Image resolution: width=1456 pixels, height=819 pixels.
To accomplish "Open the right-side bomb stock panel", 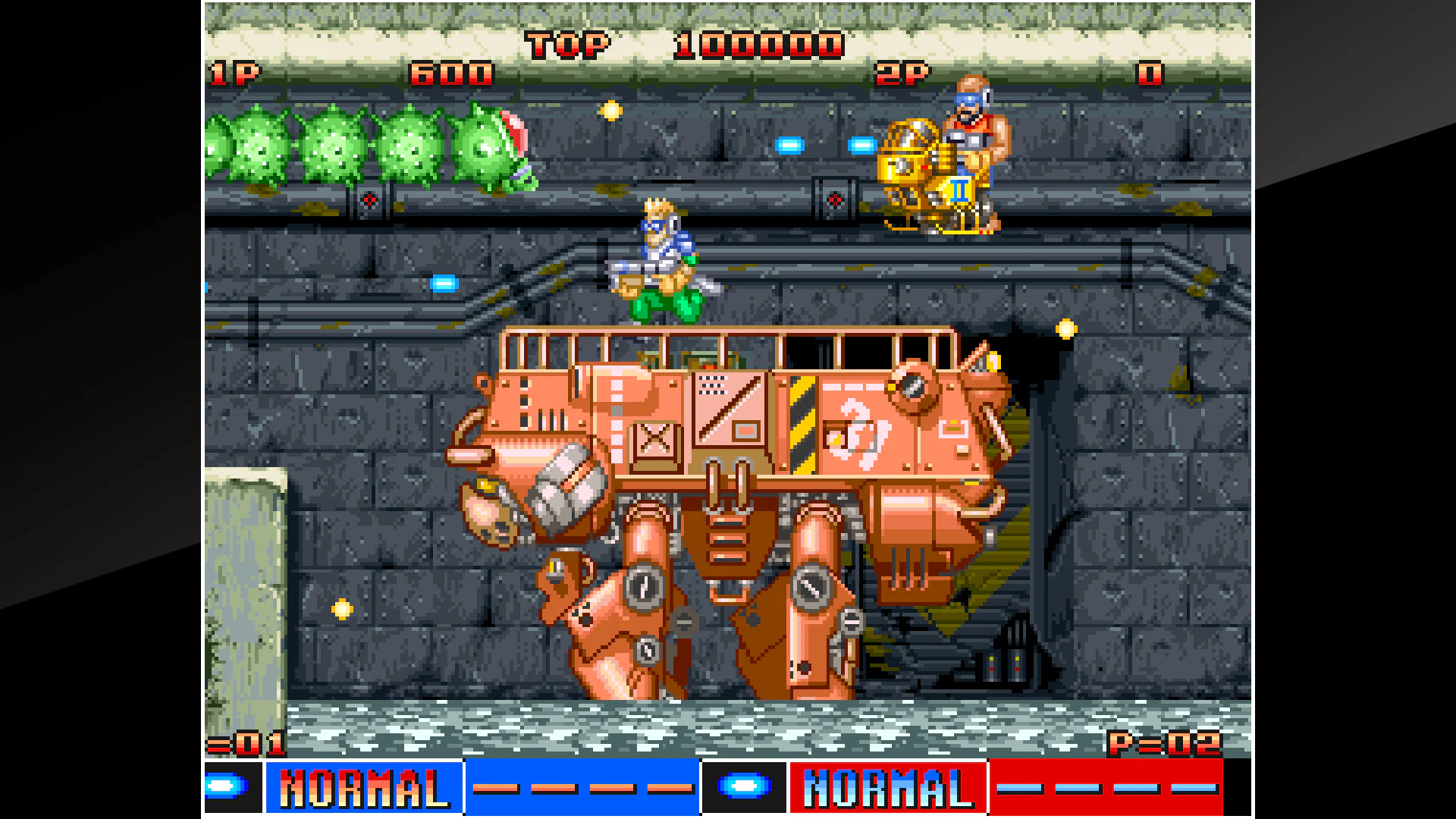I will (743, 788).
